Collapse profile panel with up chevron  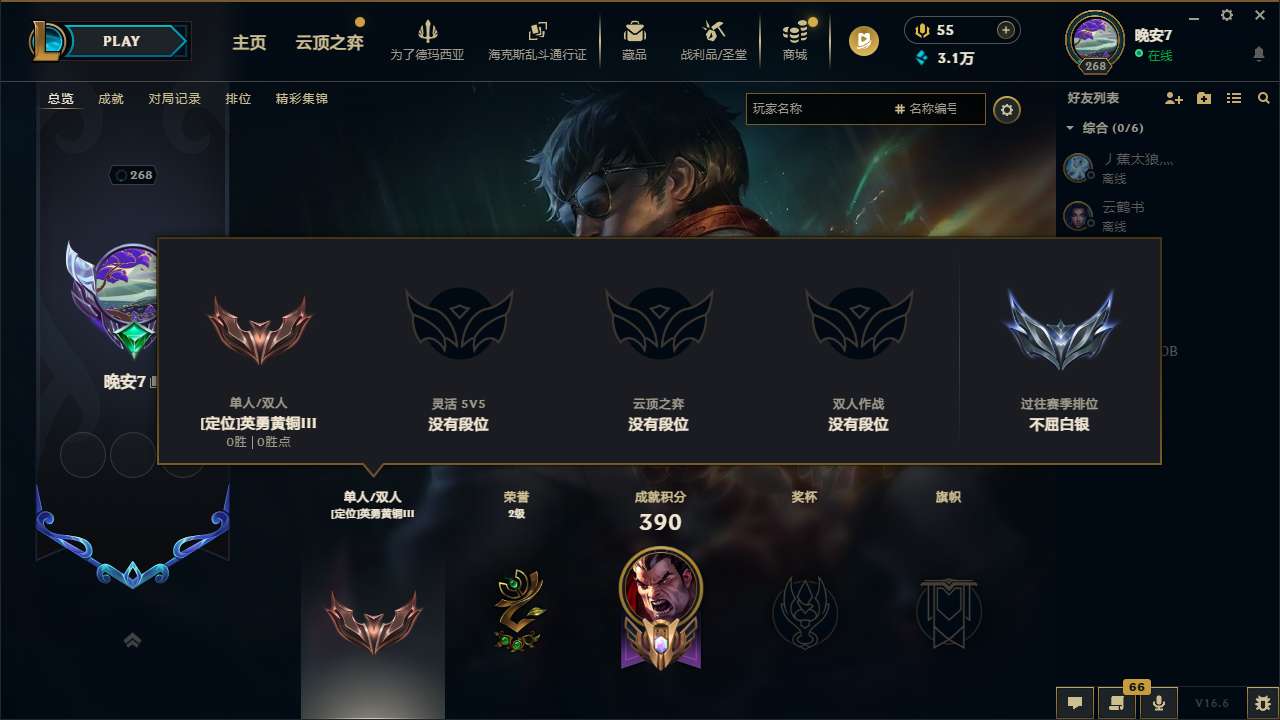click(133, 640)
